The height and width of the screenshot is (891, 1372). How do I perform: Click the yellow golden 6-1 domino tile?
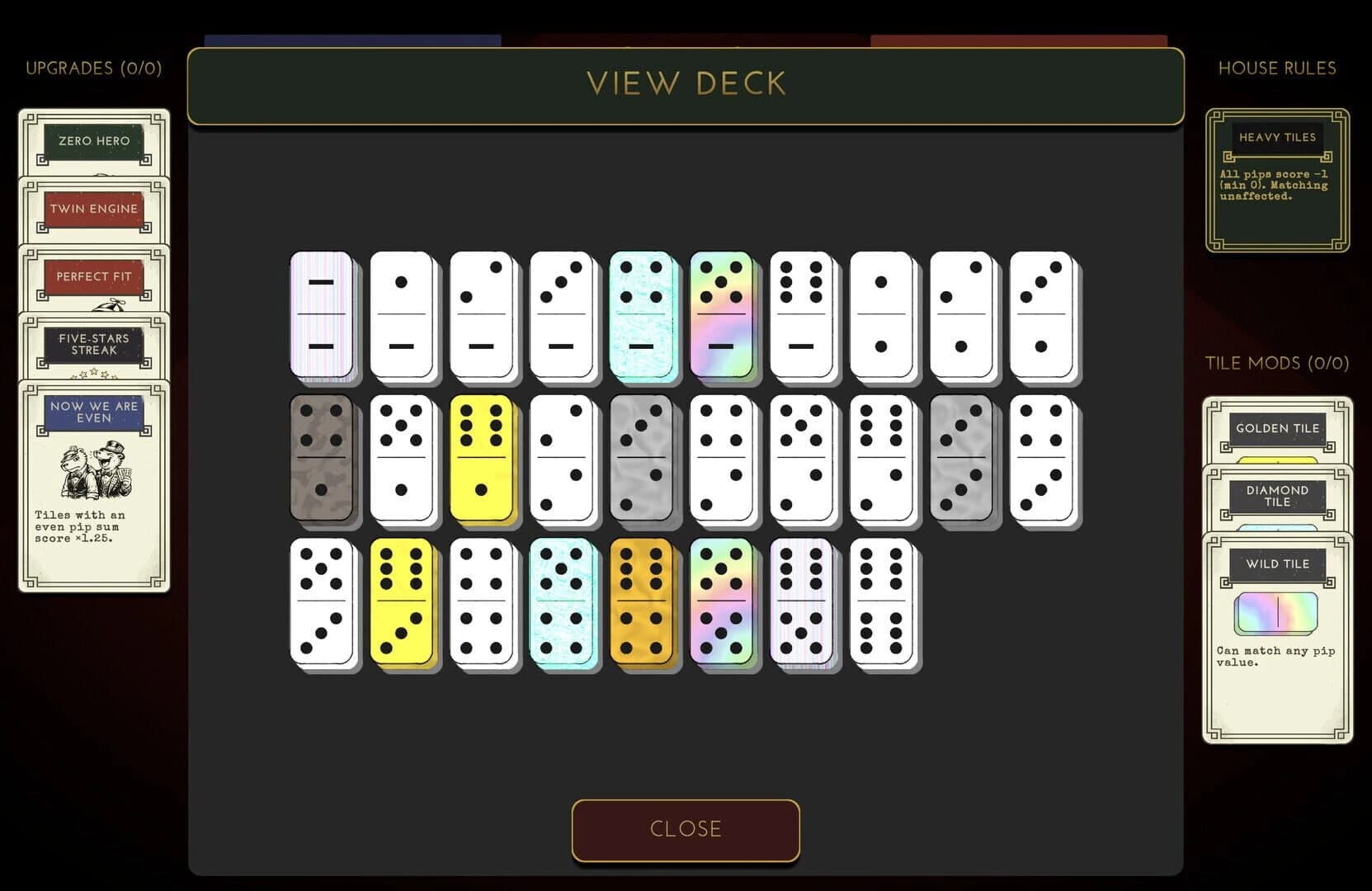(x=483, y=458)
